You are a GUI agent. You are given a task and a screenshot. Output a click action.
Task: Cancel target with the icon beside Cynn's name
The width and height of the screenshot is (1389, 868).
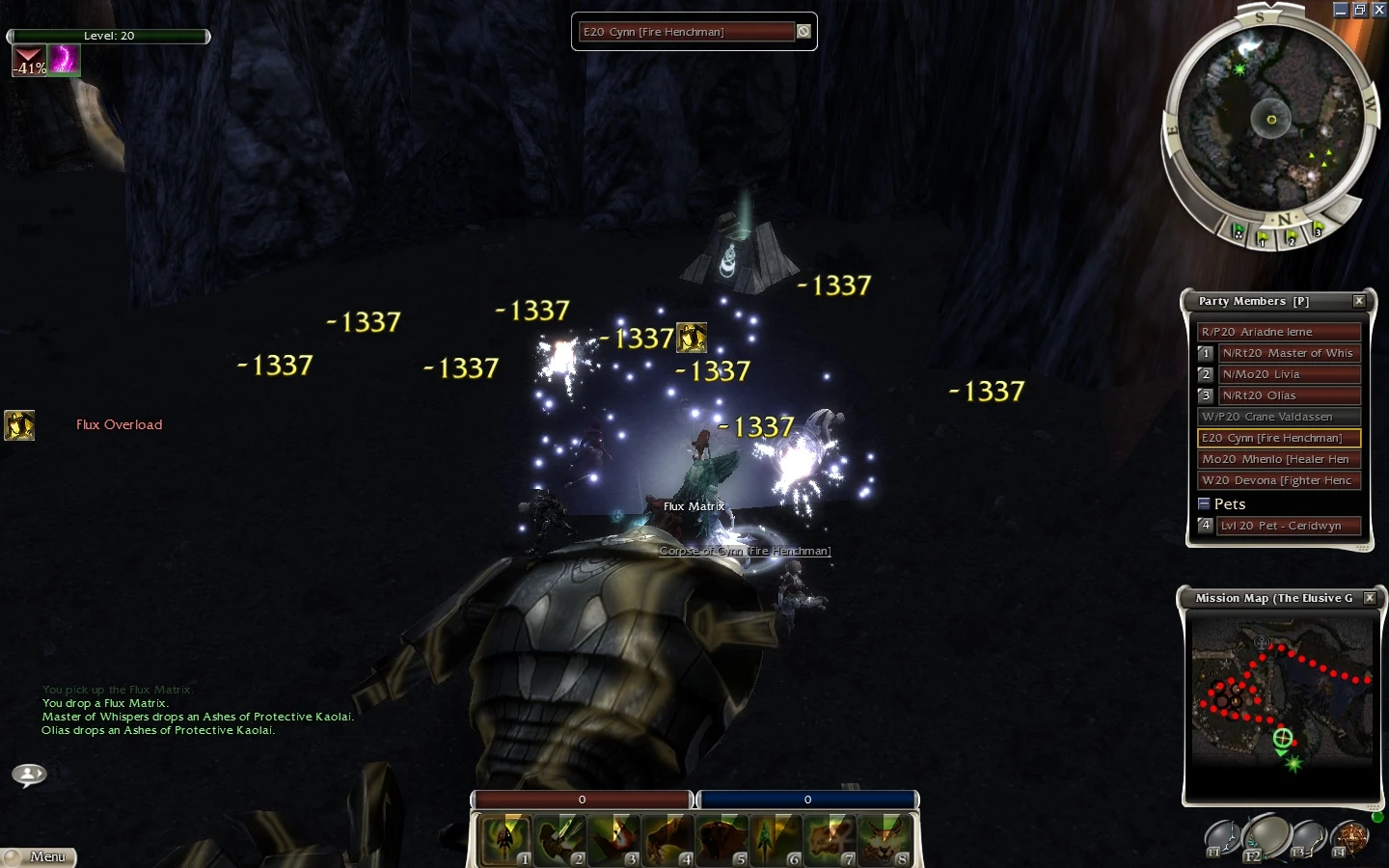pos(803,31)
